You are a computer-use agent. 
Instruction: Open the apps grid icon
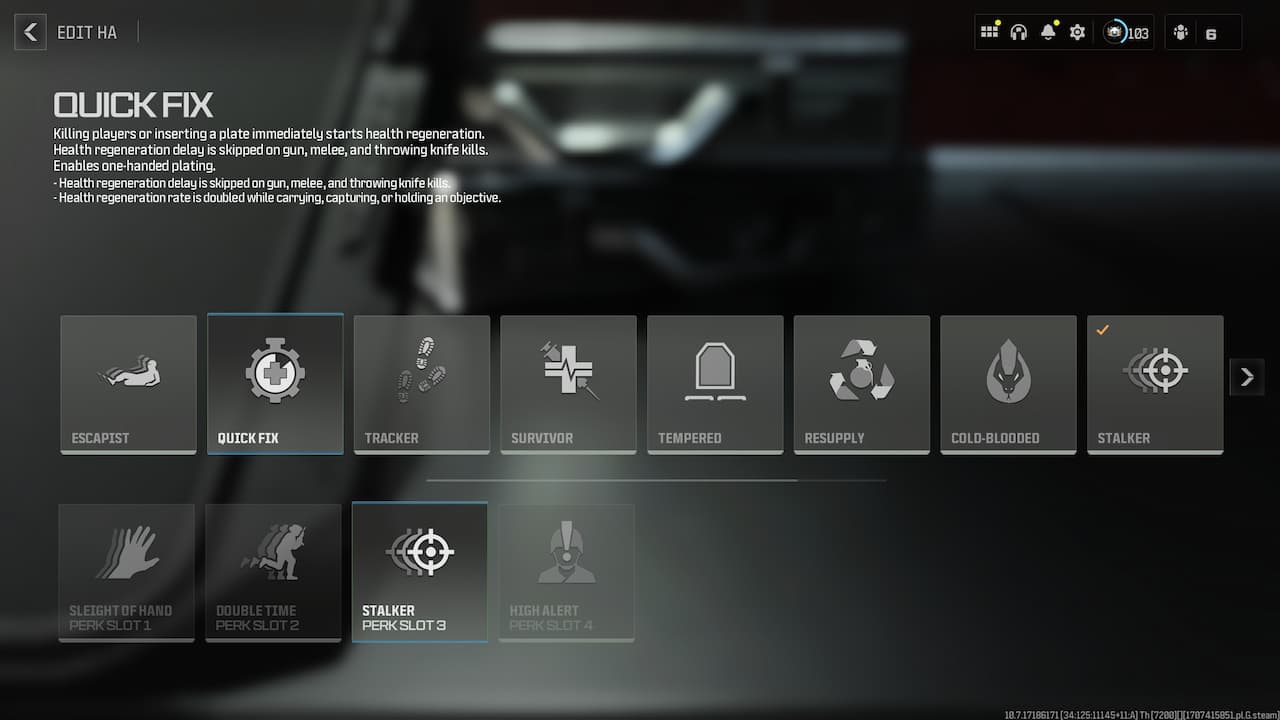pos(989,31)
